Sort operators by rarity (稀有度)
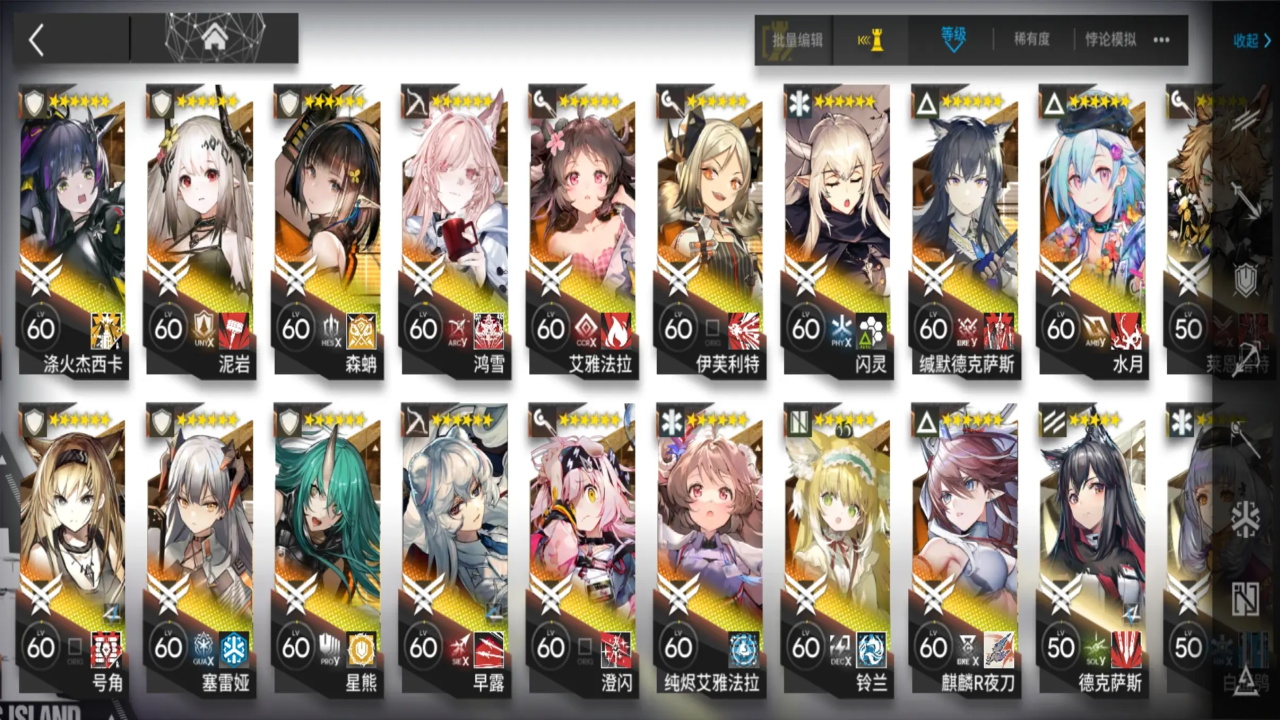The width and height of the screenshot is (1280, 720). 1032,40
